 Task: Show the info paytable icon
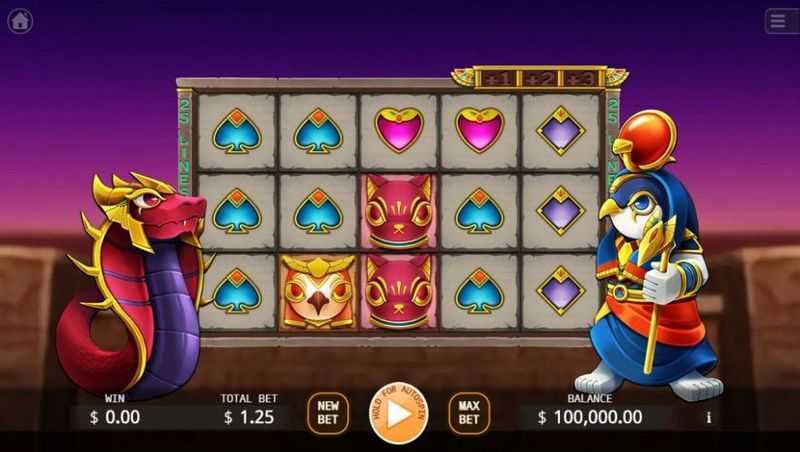709,417
